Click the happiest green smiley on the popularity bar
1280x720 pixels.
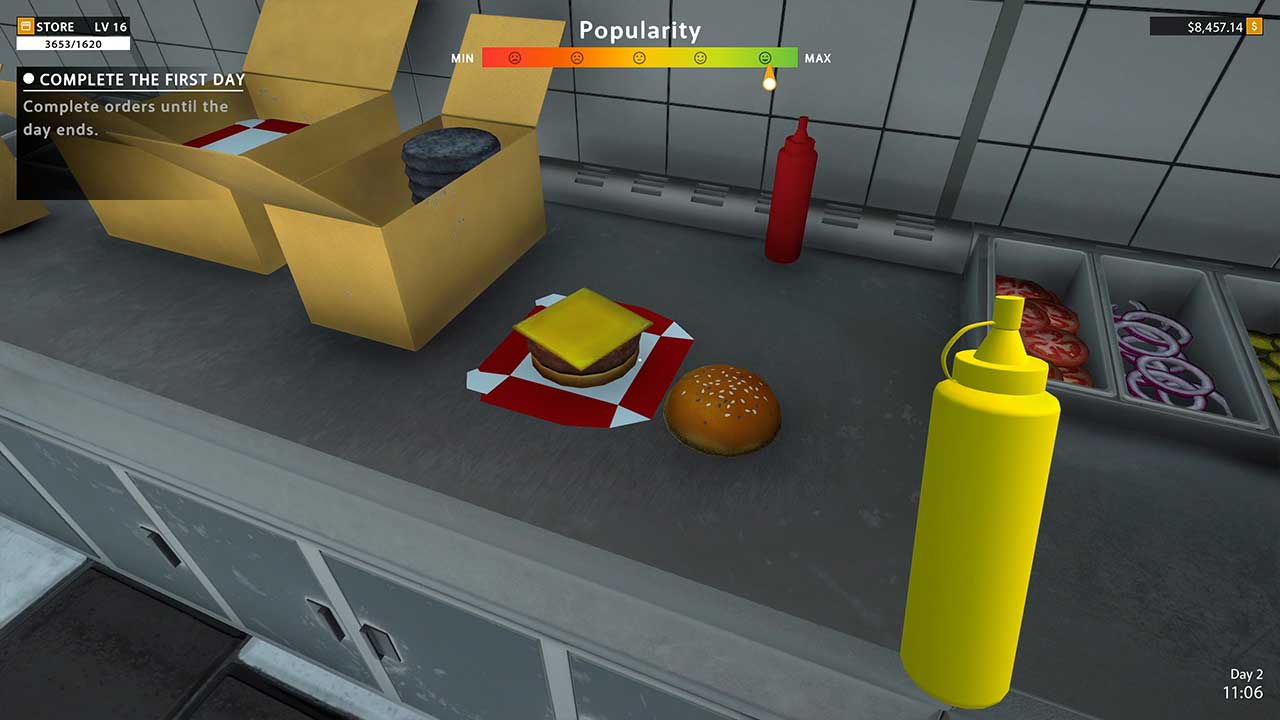click(764, 58)
